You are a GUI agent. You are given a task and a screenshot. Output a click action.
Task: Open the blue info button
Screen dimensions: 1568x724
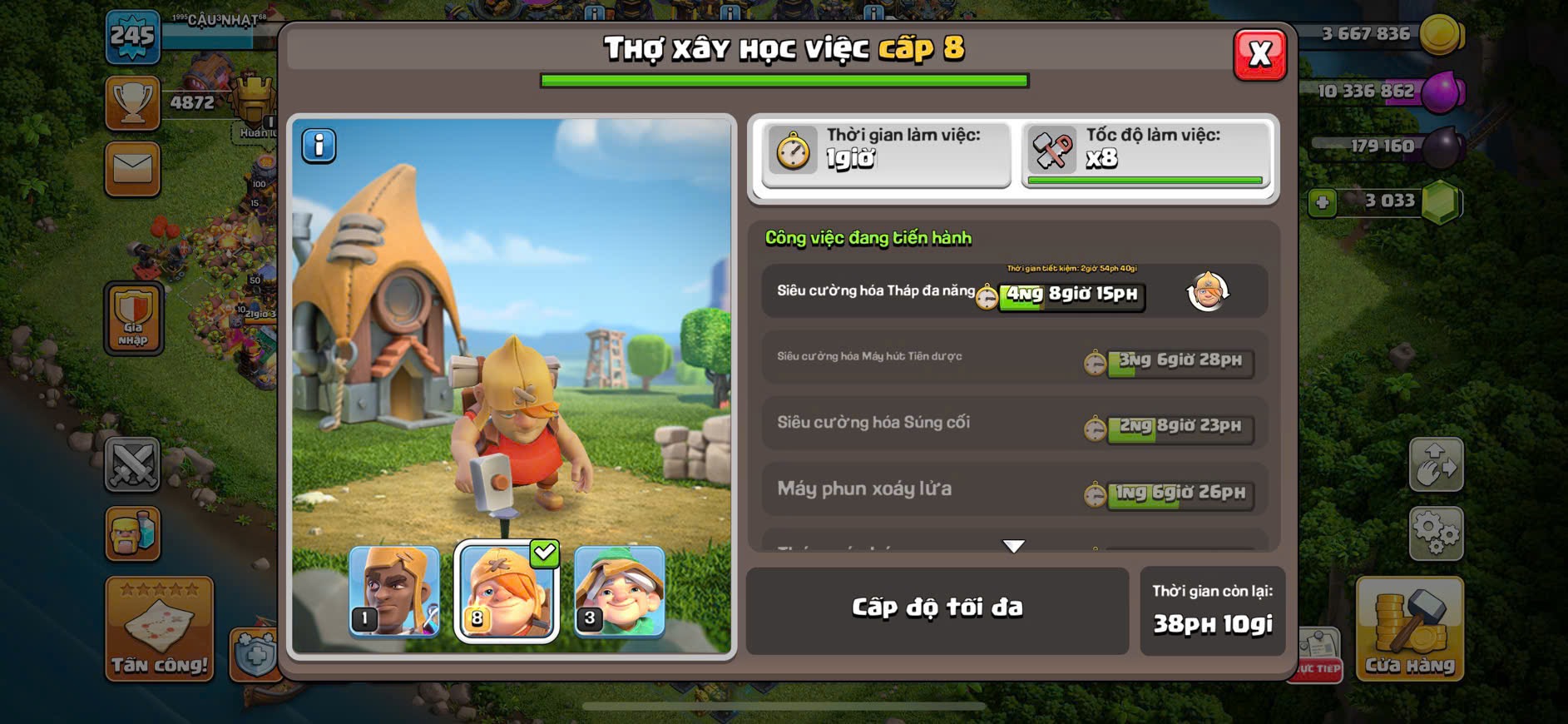pos(319,146)
